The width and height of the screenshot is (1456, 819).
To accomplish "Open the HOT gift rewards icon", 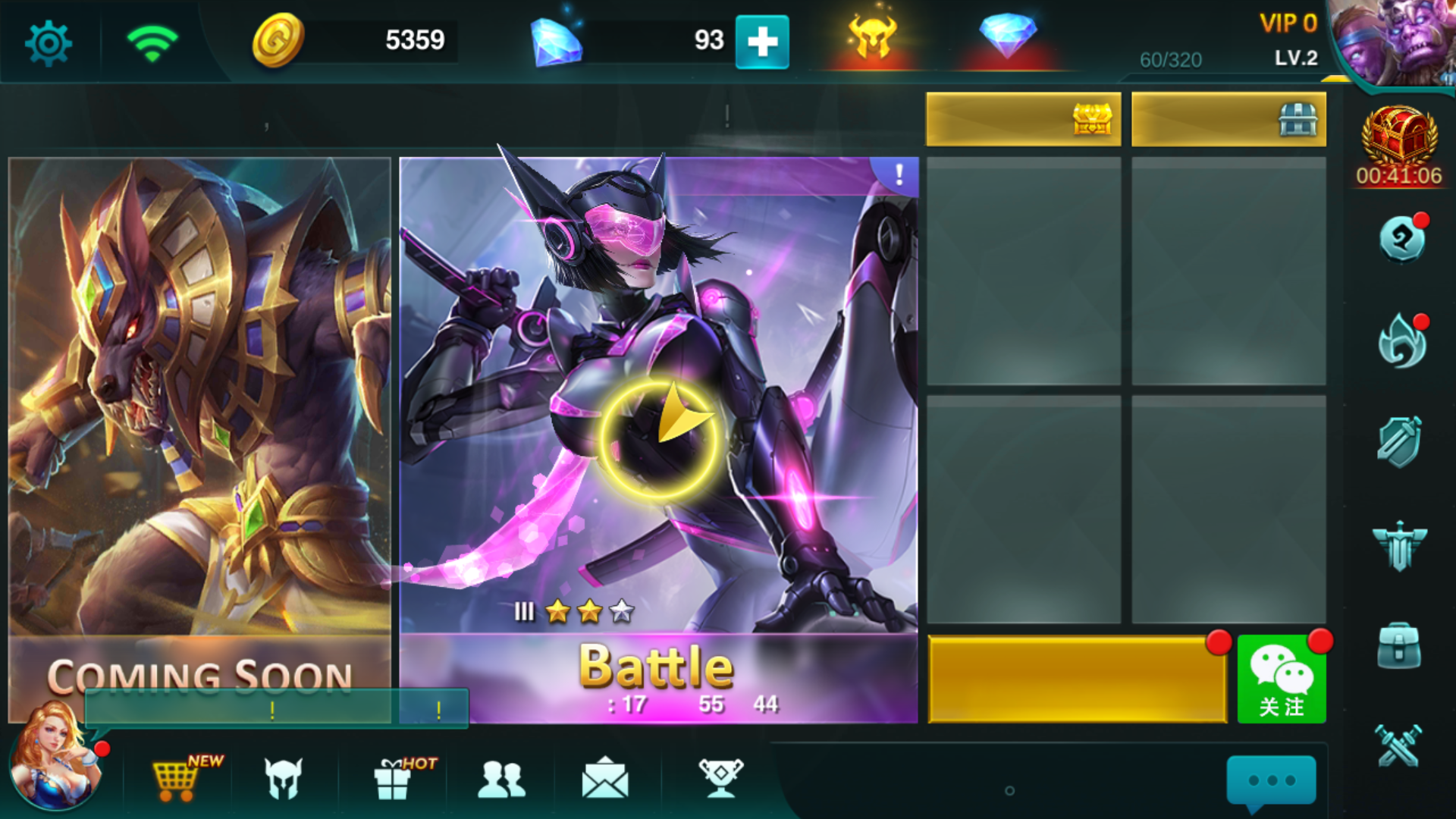I will tap(394, 781).
